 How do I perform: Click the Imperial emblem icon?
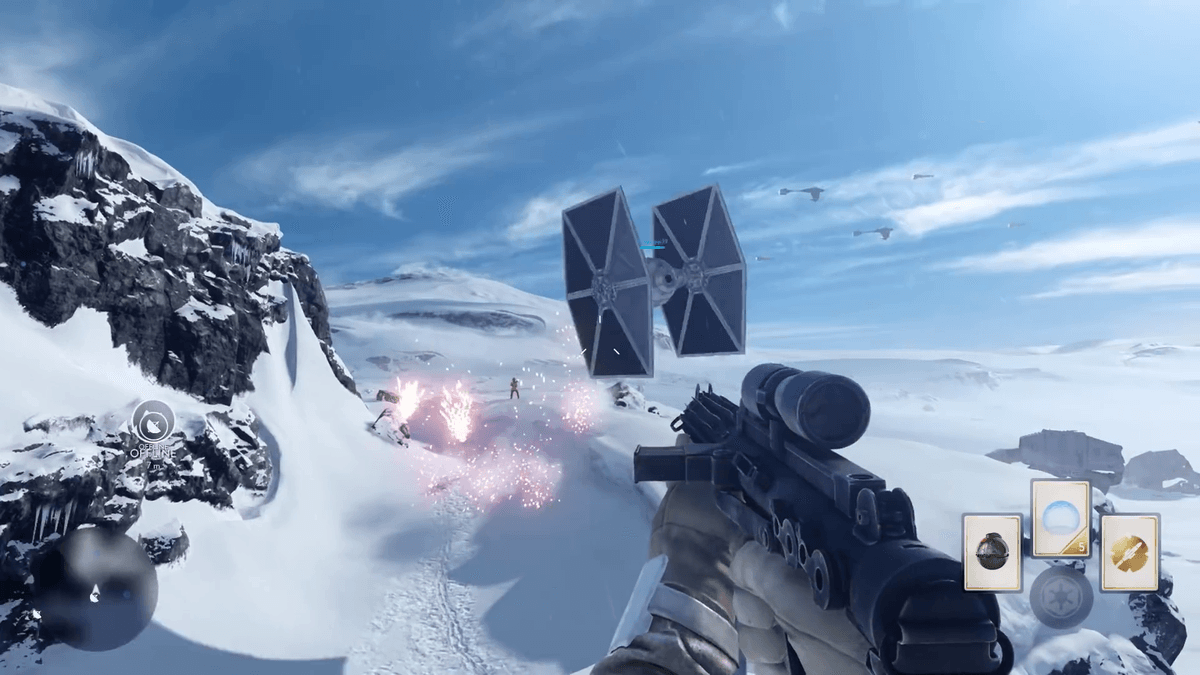pyautogui.click(x=1061, y=598)
